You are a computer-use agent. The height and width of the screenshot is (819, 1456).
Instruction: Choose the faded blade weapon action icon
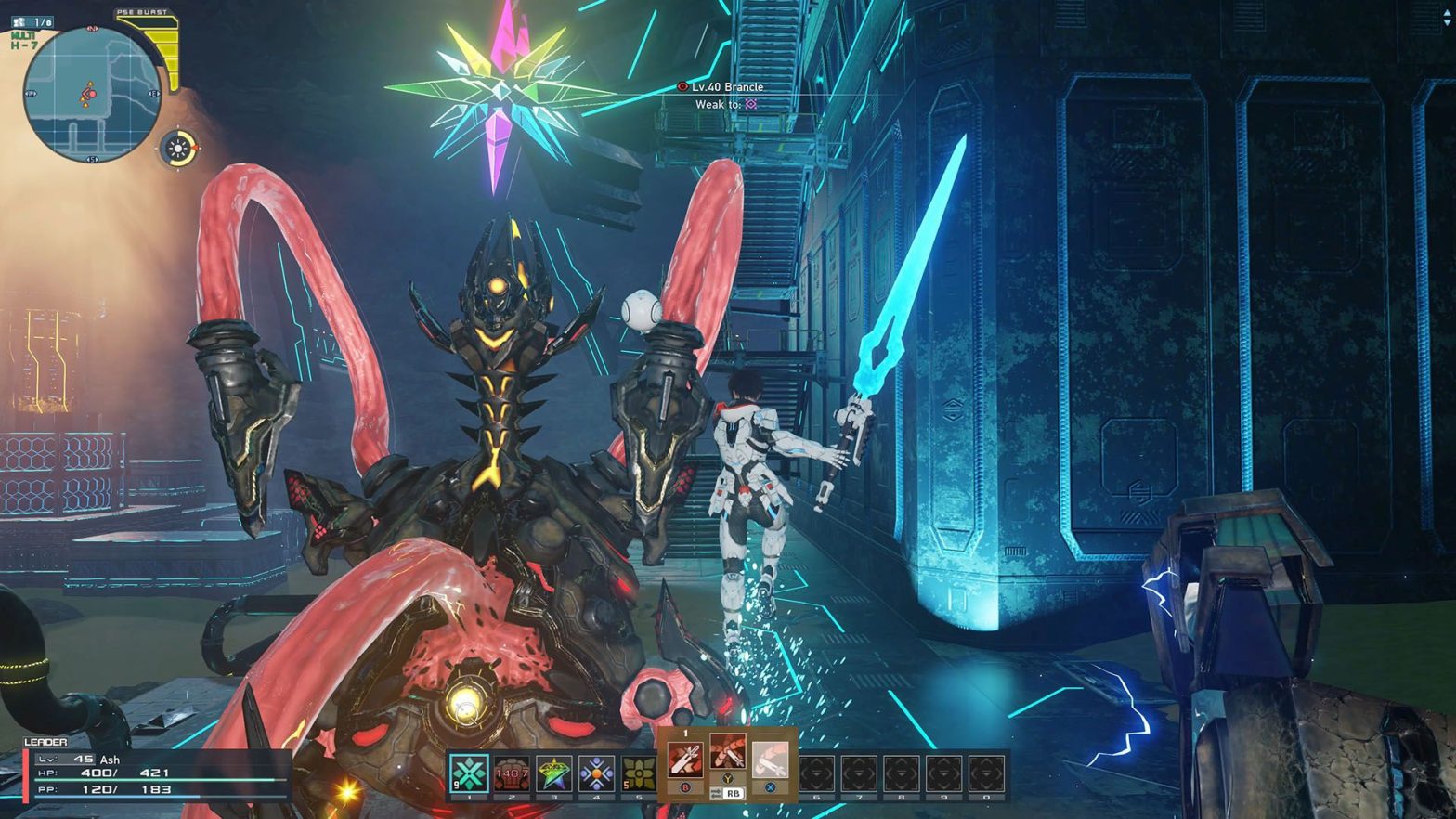(770, 760)
